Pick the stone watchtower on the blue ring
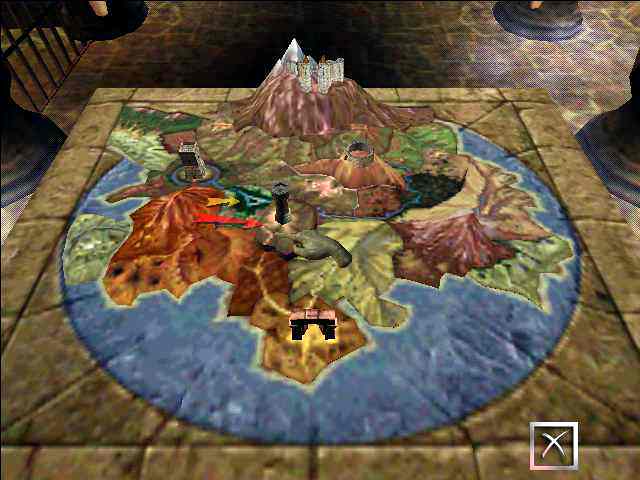This screenshot has width=640, height=480. pyautogui.click(x=191, y=159)
